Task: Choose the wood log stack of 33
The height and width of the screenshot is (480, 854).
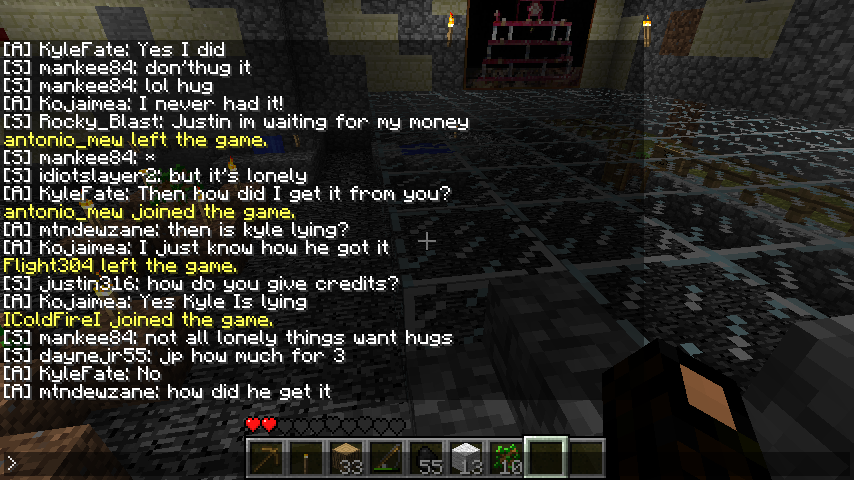Action: pos(346,459)
